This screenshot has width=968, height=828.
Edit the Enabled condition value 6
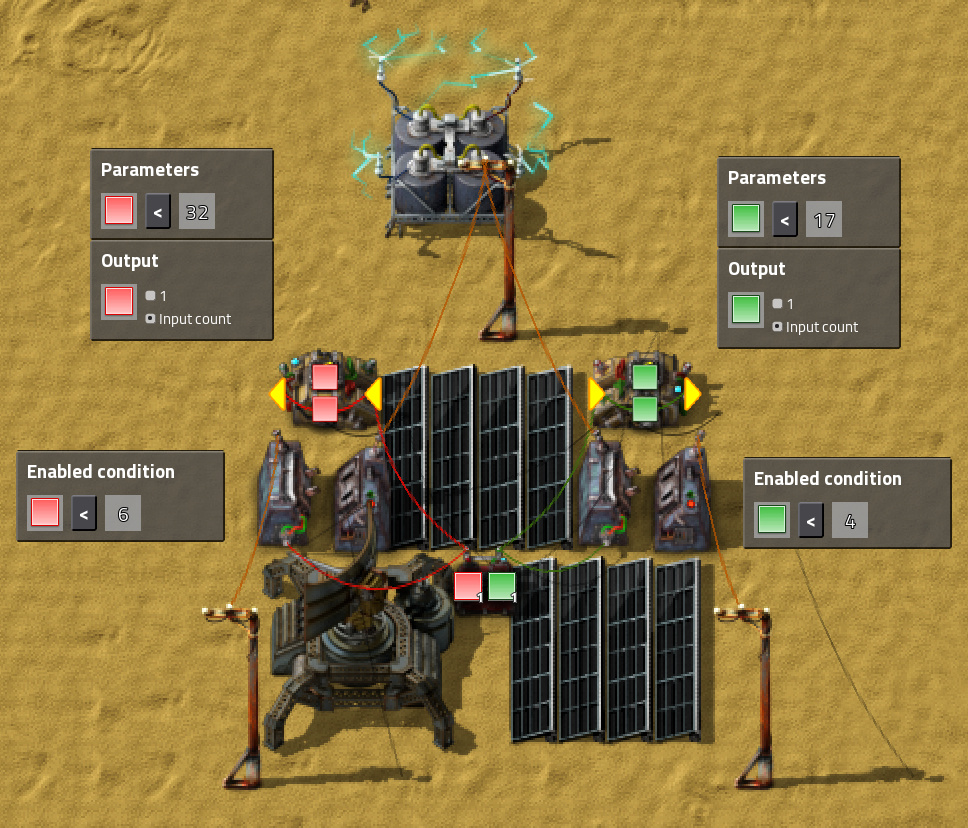tap(123, 513)
